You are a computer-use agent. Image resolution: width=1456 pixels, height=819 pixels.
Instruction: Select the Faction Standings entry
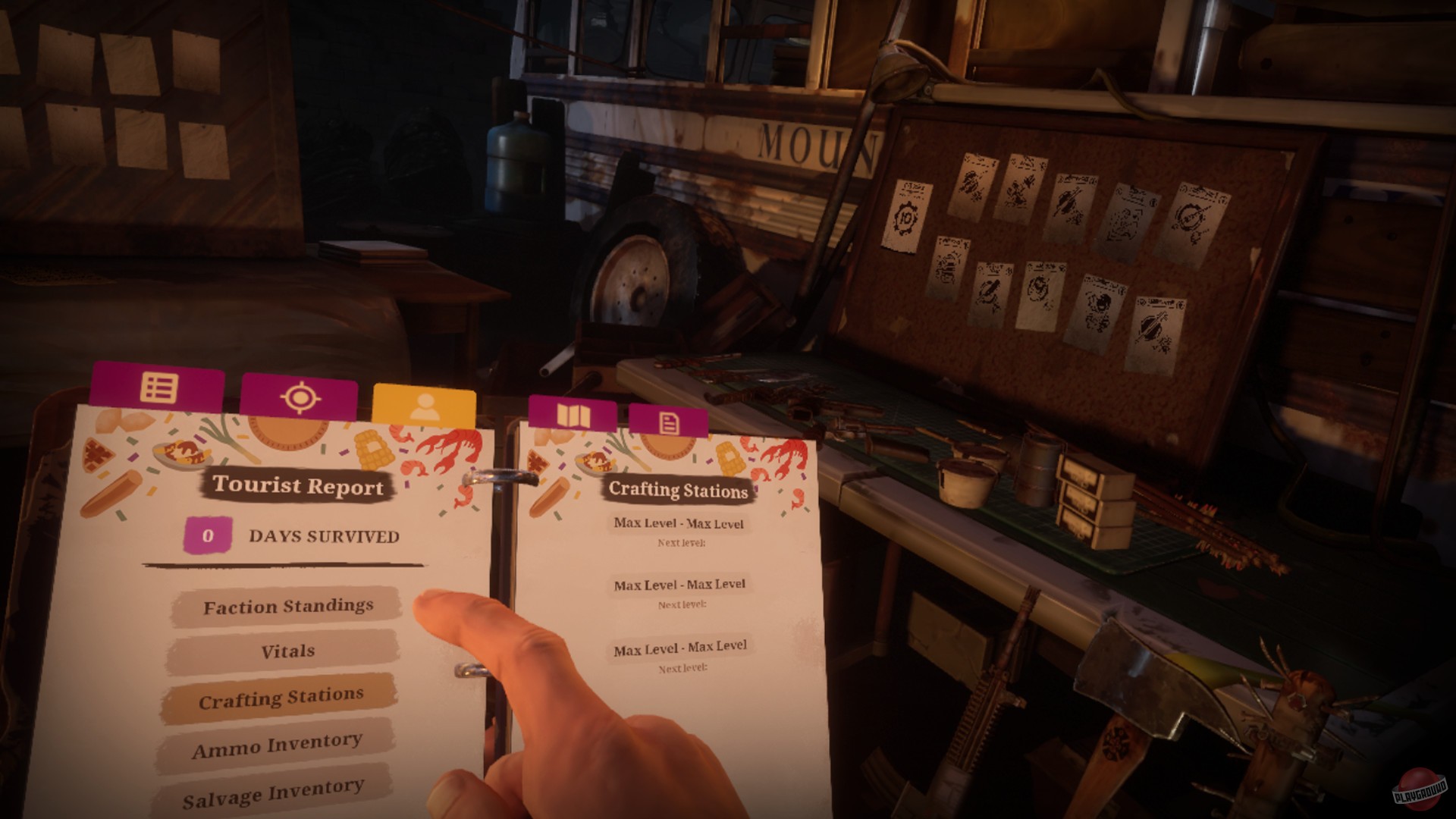click(287, 607)
